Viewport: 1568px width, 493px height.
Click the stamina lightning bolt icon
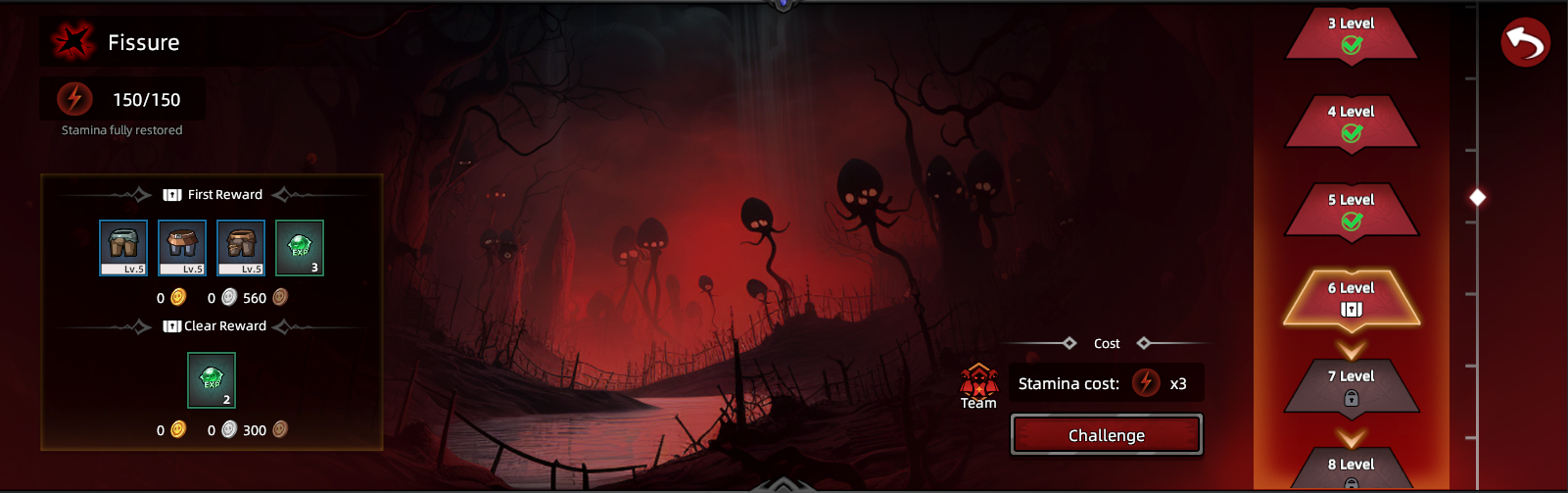tap(74, 99)
